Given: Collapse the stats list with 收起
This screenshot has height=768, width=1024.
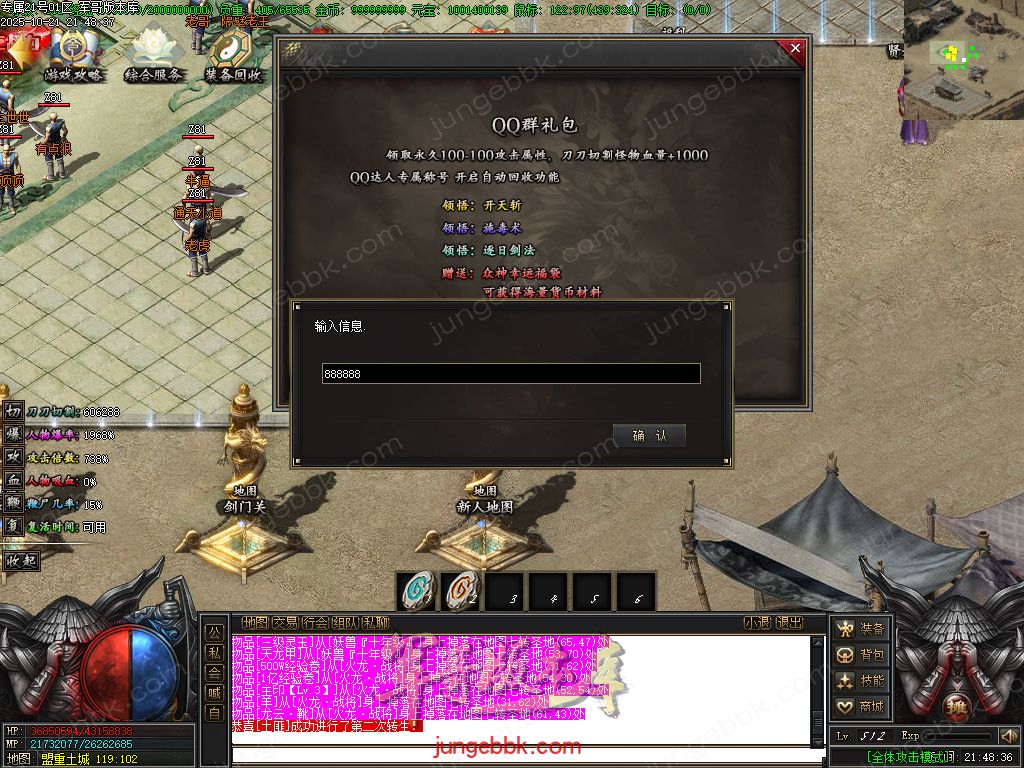Looking at the screenshot, I should pyautogui.click(x=22, y=561).
